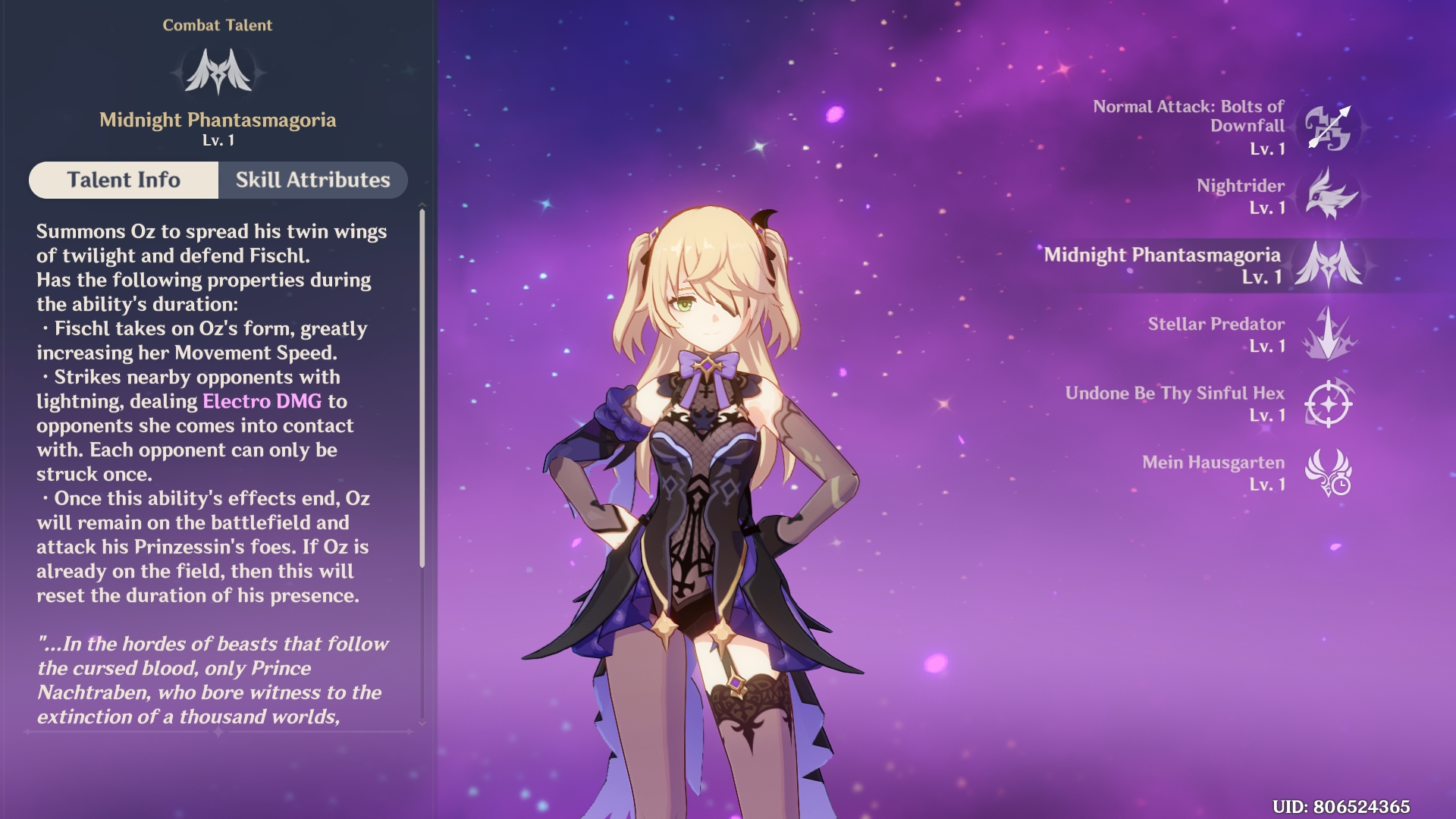Show Undone Be Thy Sinful Hex talent
Screen dimensions: 1456x819
tap(1328, 403)
